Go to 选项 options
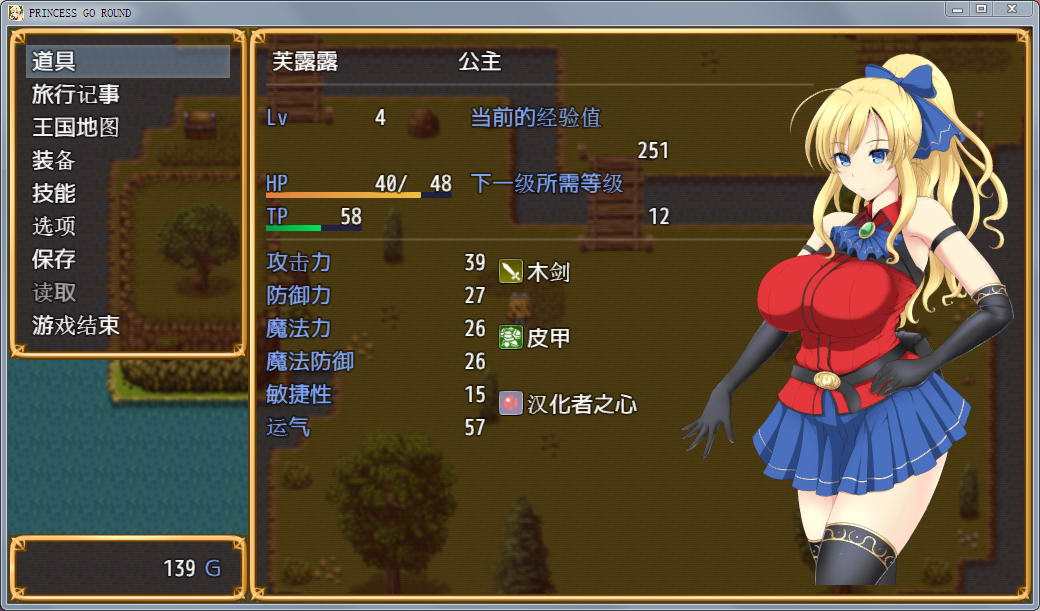 54,226
